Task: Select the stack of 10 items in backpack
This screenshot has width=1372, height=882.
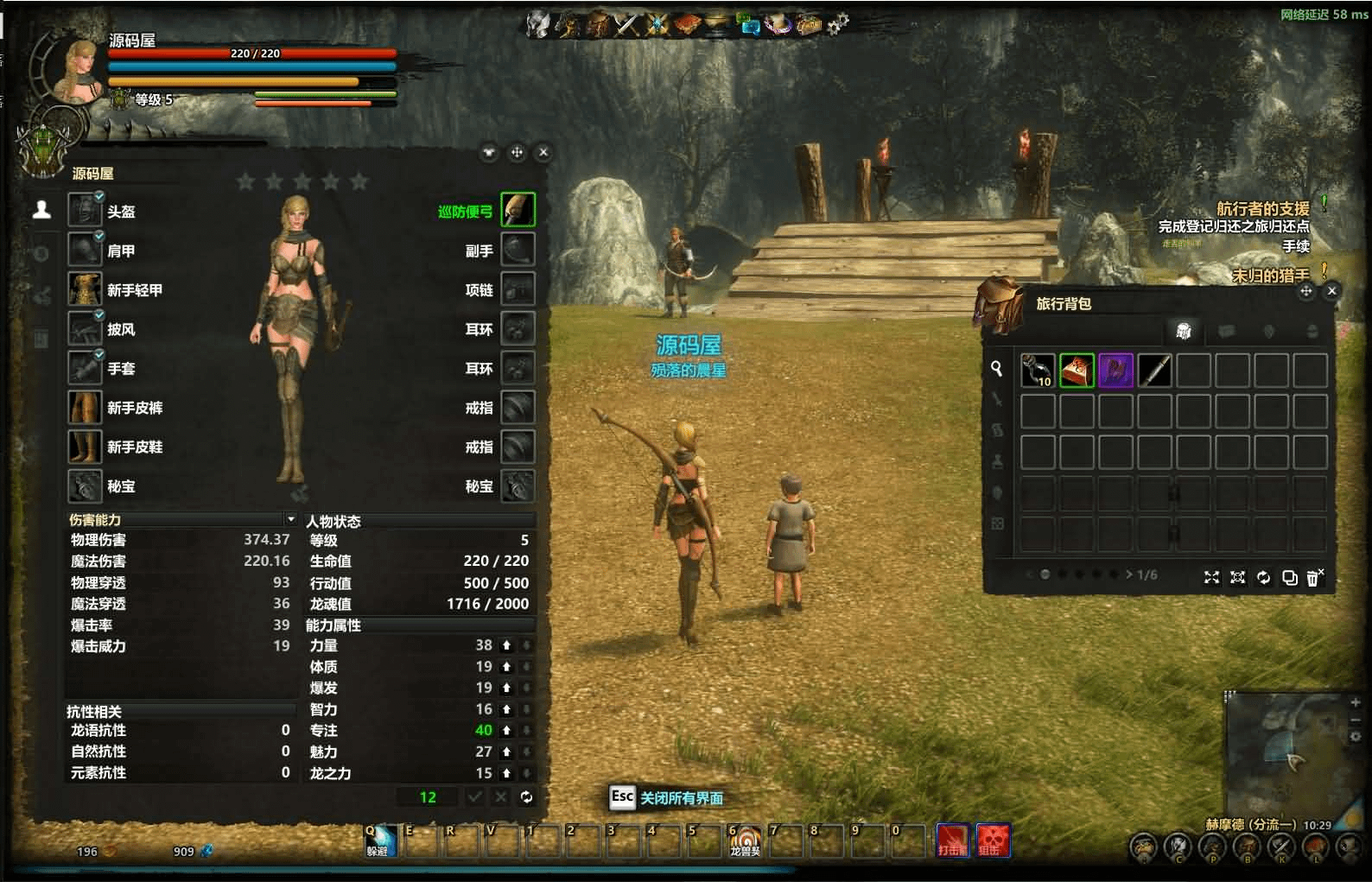Action: pos(1038,371)
